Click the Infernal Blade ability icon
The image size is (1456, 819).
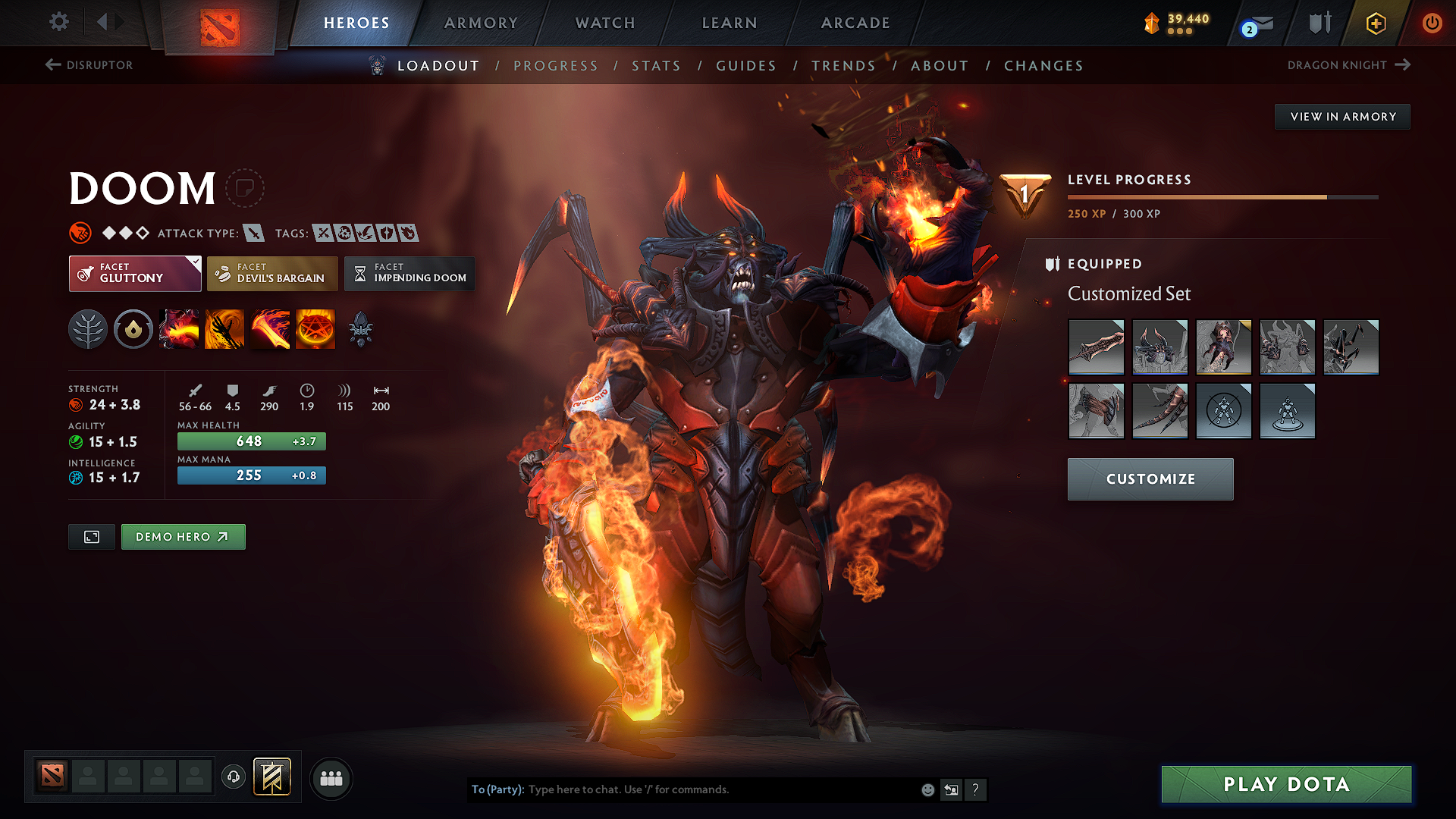pos(270,328)
